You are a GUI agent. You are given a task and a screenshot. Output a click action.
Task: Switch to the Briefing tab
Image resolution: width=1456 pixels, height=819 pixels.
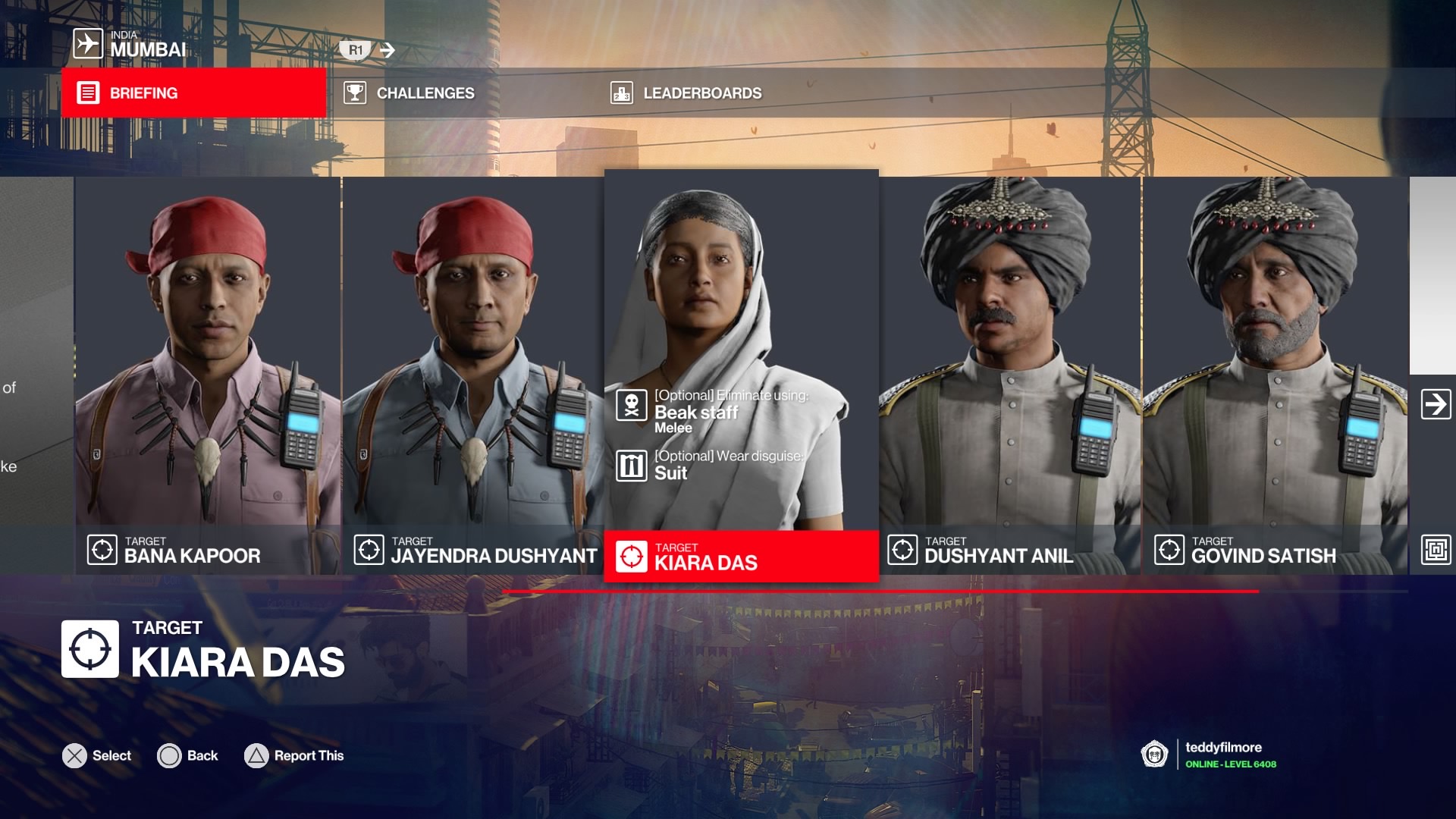[193, 93]
